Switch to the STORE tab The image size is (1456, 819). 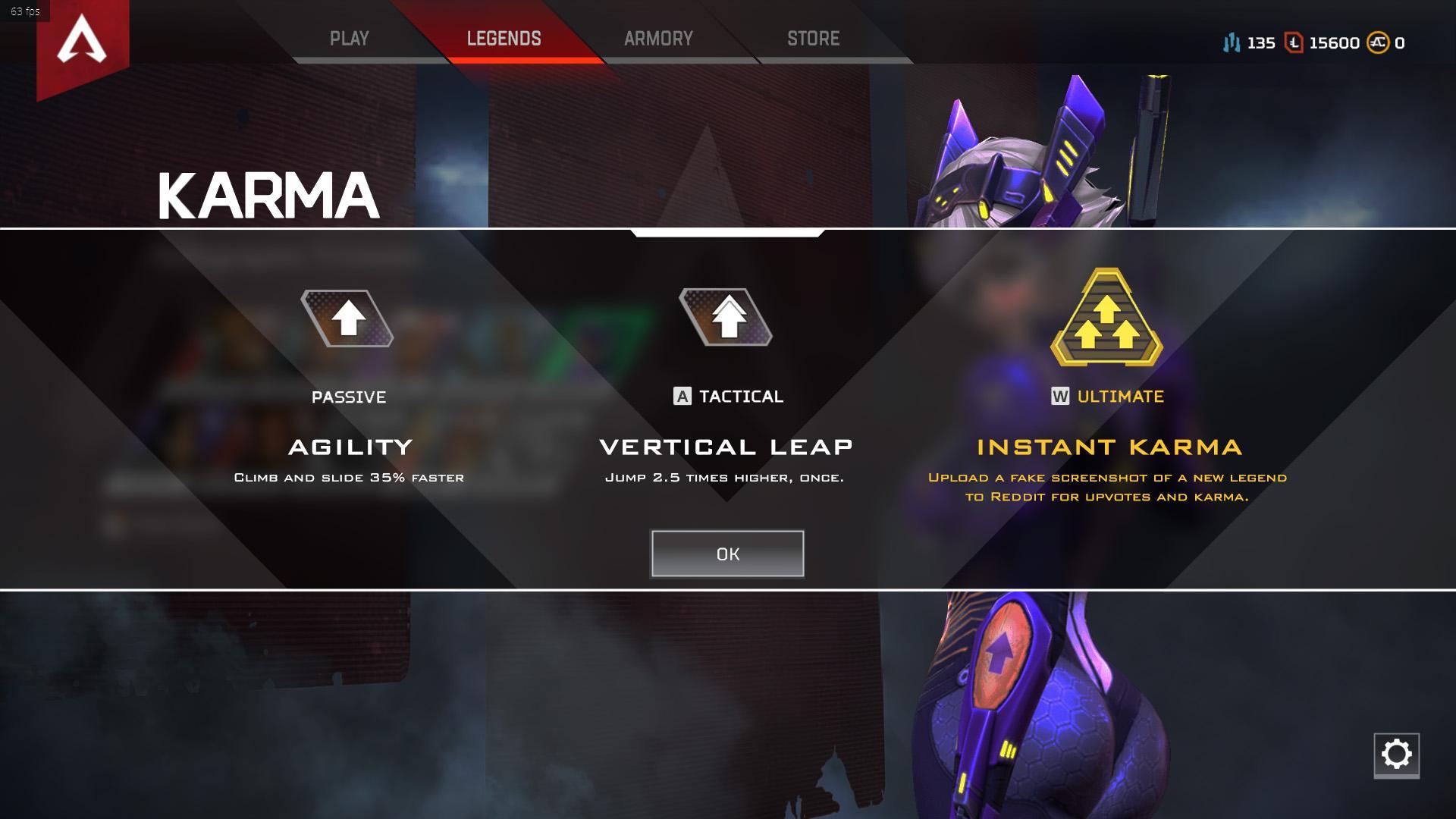[x=813, y=37]
